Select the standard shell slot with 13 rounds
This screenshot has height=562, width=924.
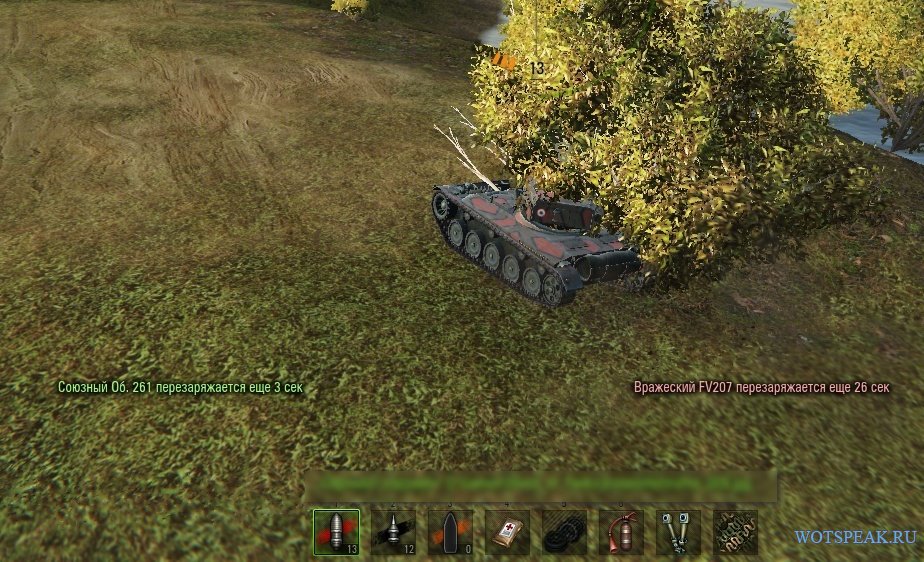pos(336,531)
